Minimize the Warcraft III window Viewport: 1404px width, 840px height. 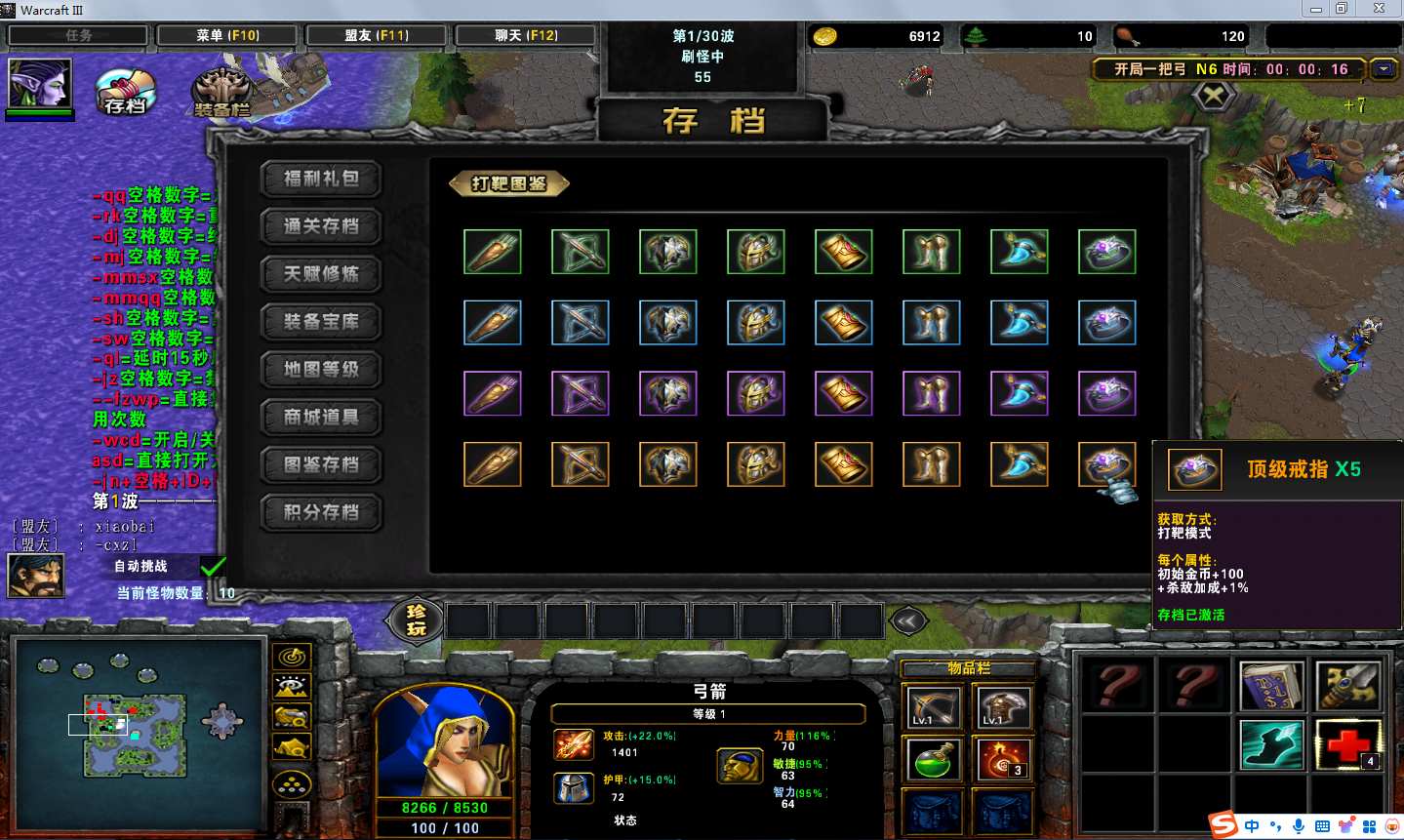tap(1316, 9)
